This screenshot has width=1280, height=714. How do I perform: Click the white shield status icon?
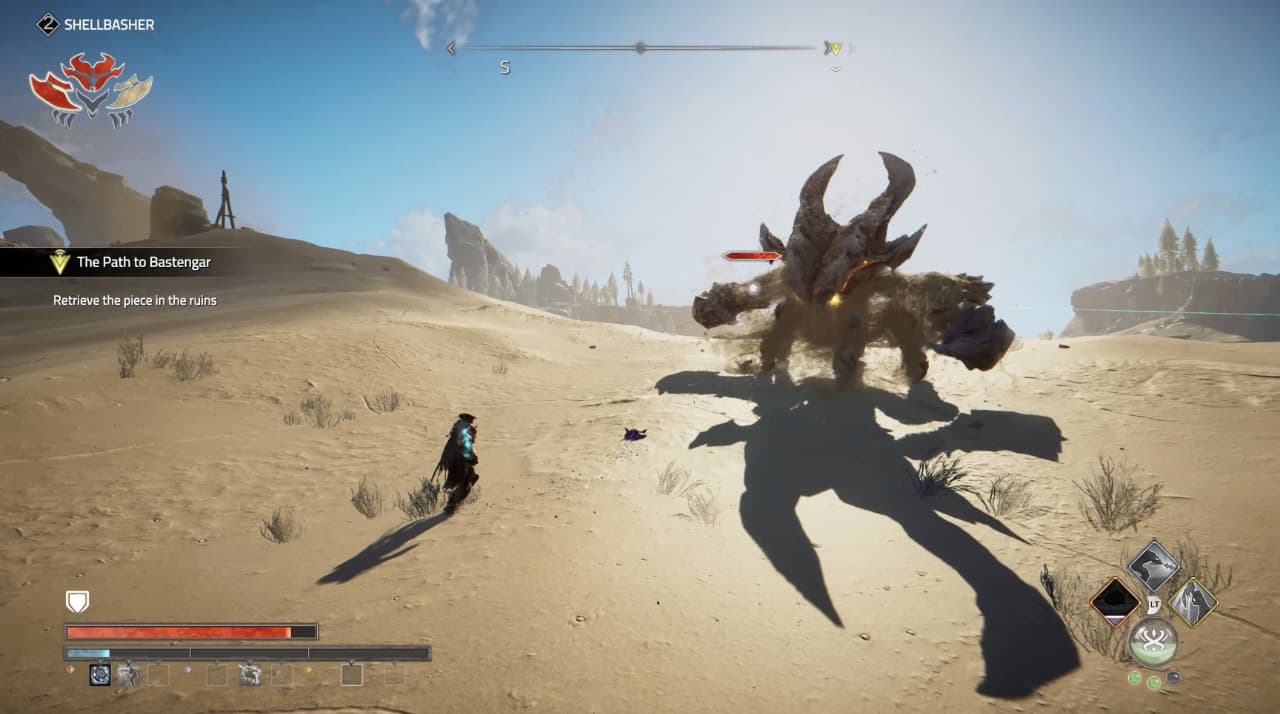tap(77, 601)
